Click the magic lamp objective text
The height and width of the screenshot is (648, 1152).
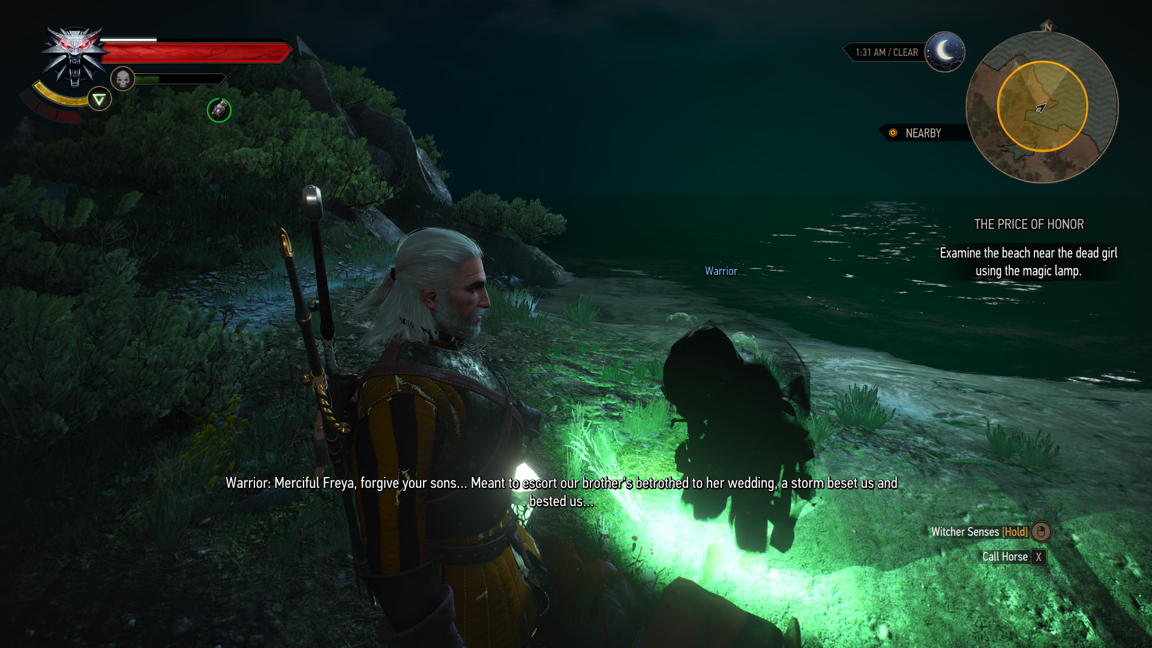1028,262
